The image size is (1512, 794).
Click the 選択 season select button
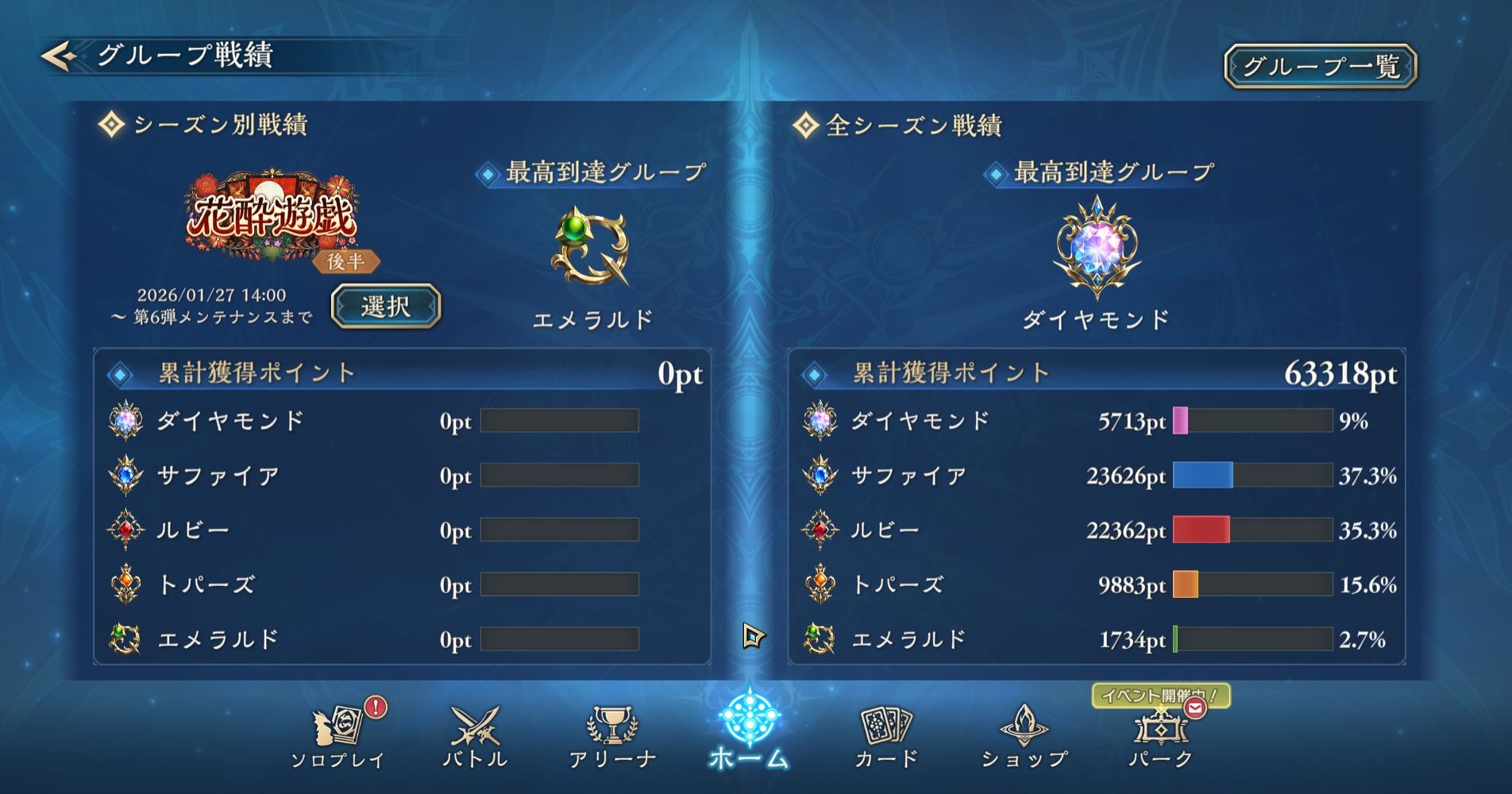(386, 306)
